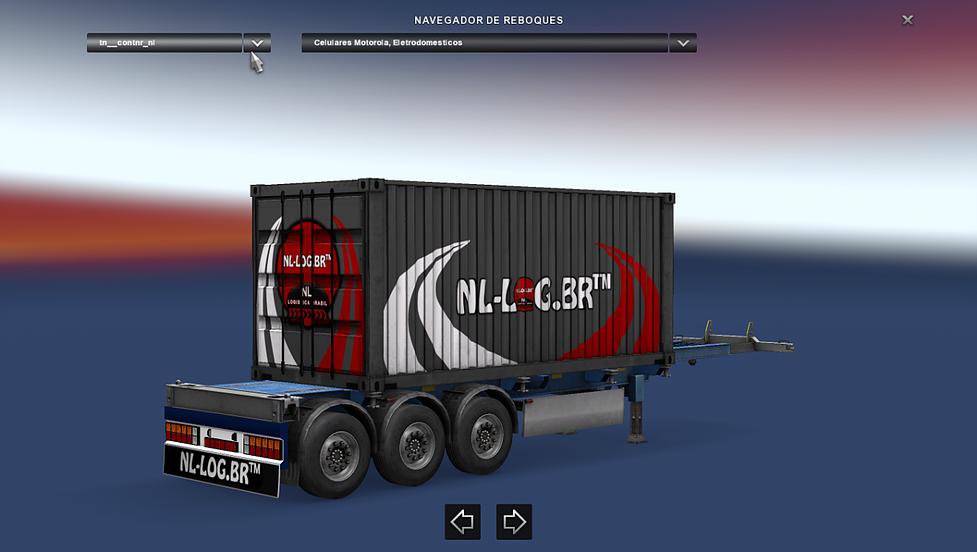Expand the Celulares Motorola cargo dropdown arrow

coord(683,43)
